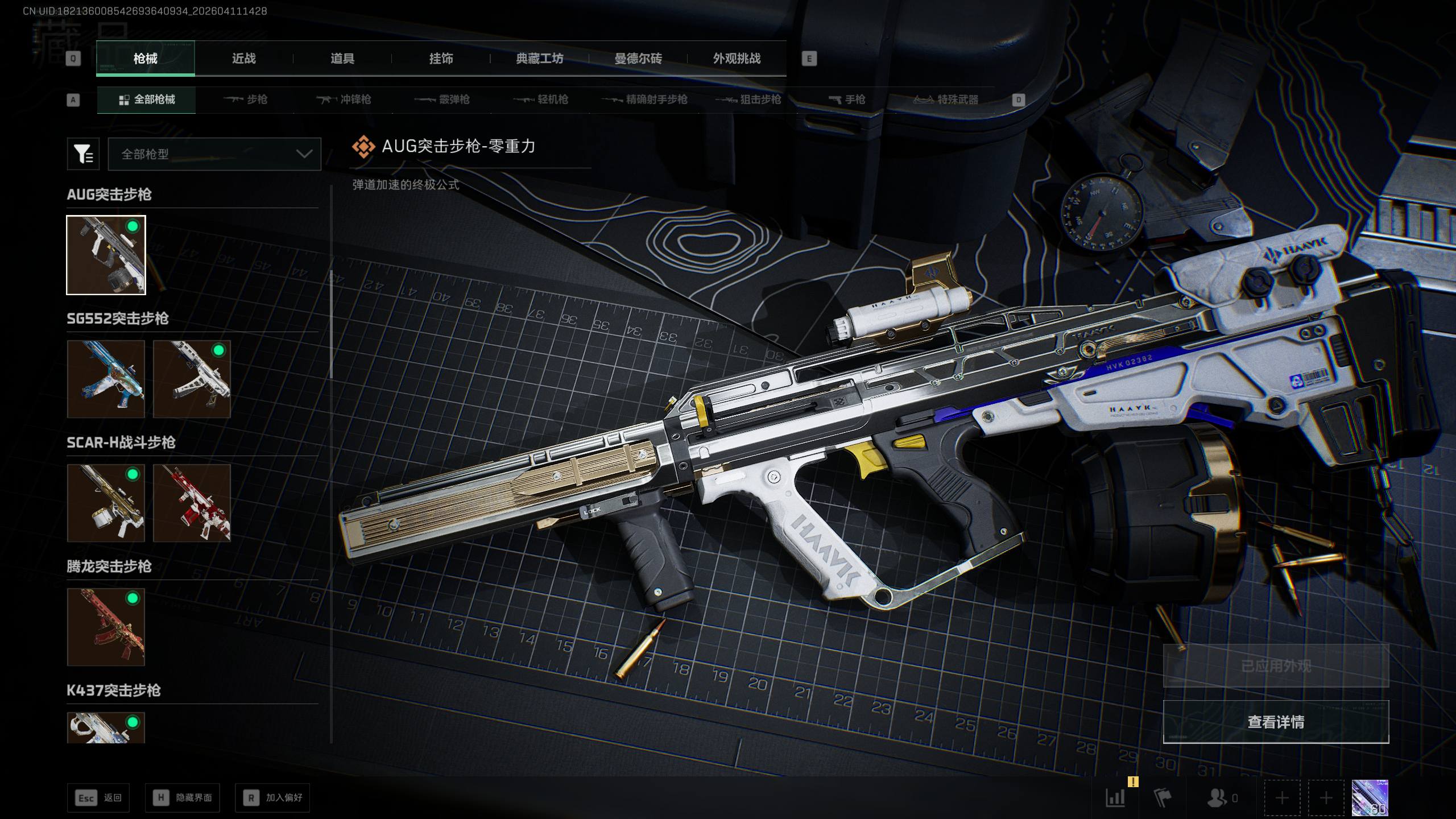Click the funnel filter button
This screenshot has width=1456, height=819.
83,154
